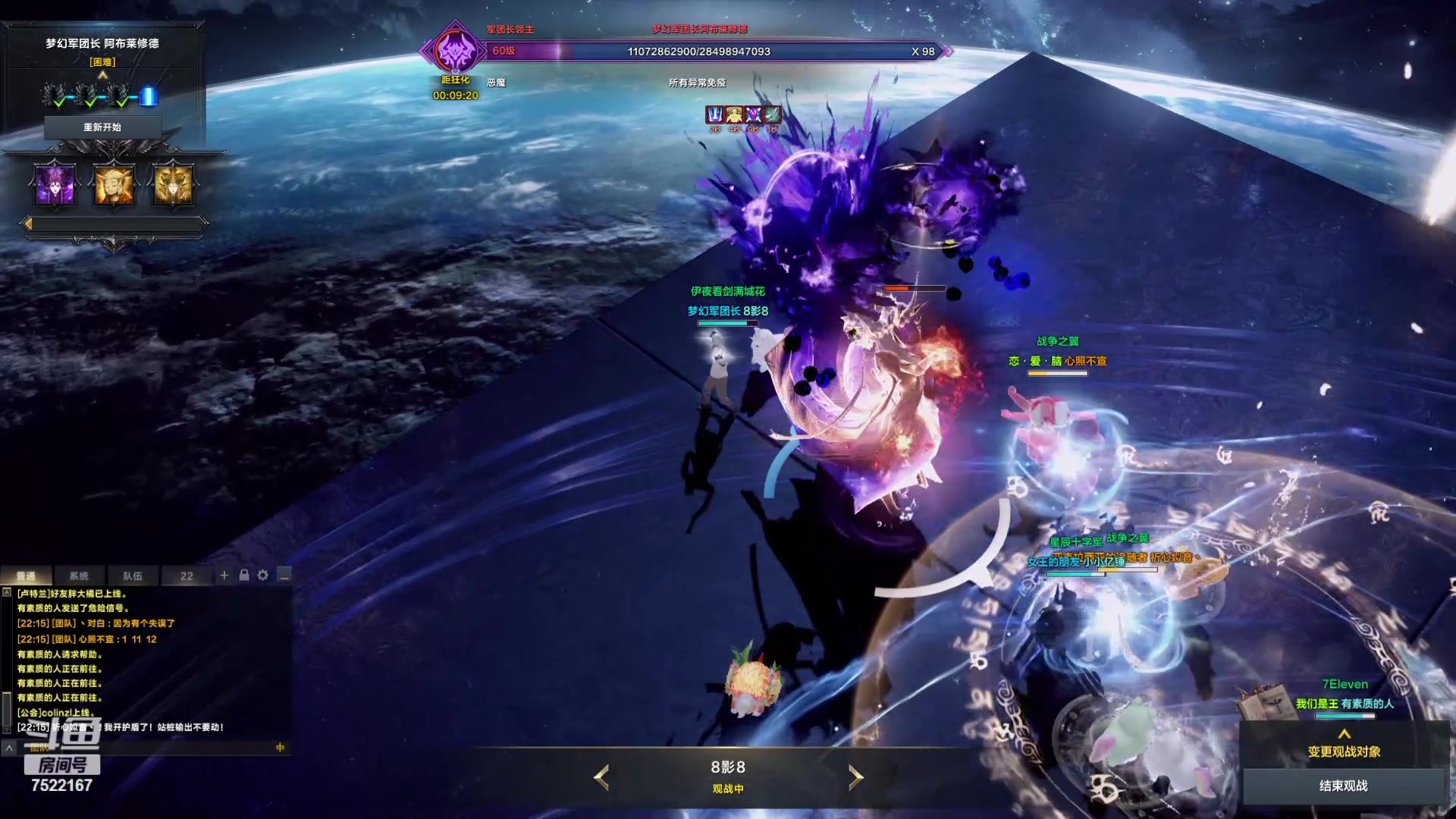Click the 重新开始 restart button
The image size is (1456, 819).
(x=102, y=127)
